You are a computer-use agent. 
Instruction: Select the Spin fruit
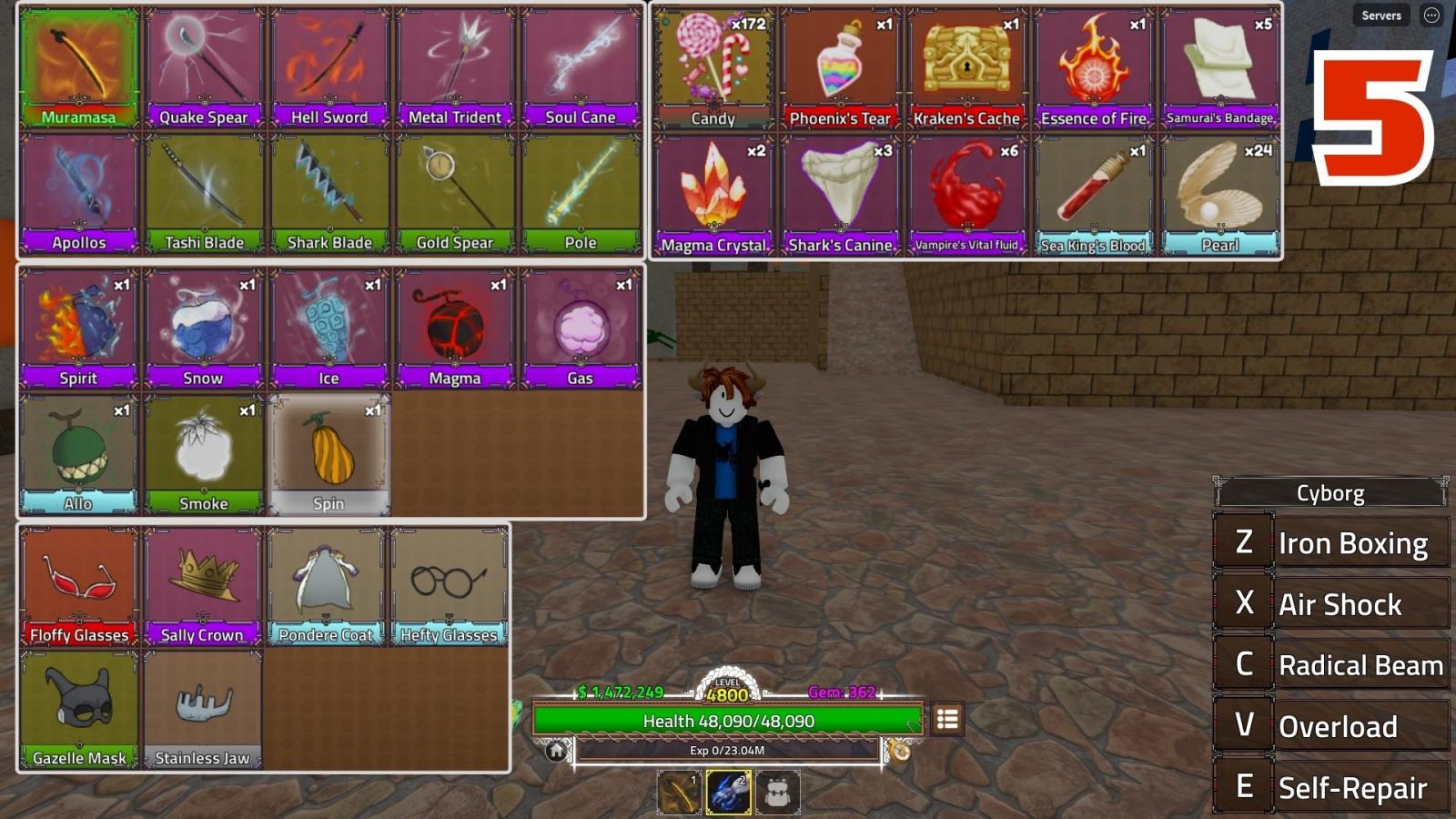329,453
